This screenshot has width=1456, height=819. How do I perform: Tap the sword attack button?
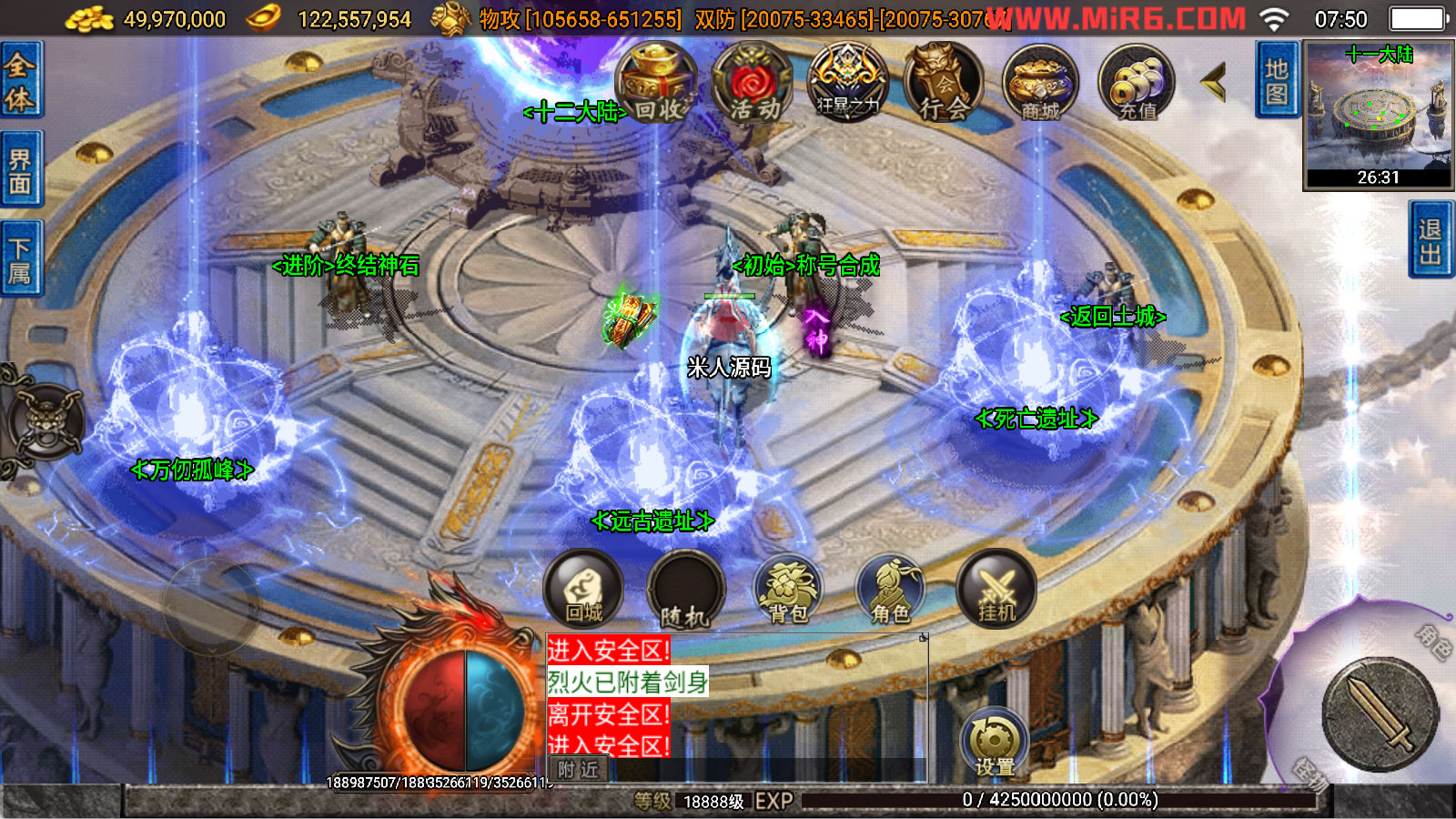point(1380,713)
